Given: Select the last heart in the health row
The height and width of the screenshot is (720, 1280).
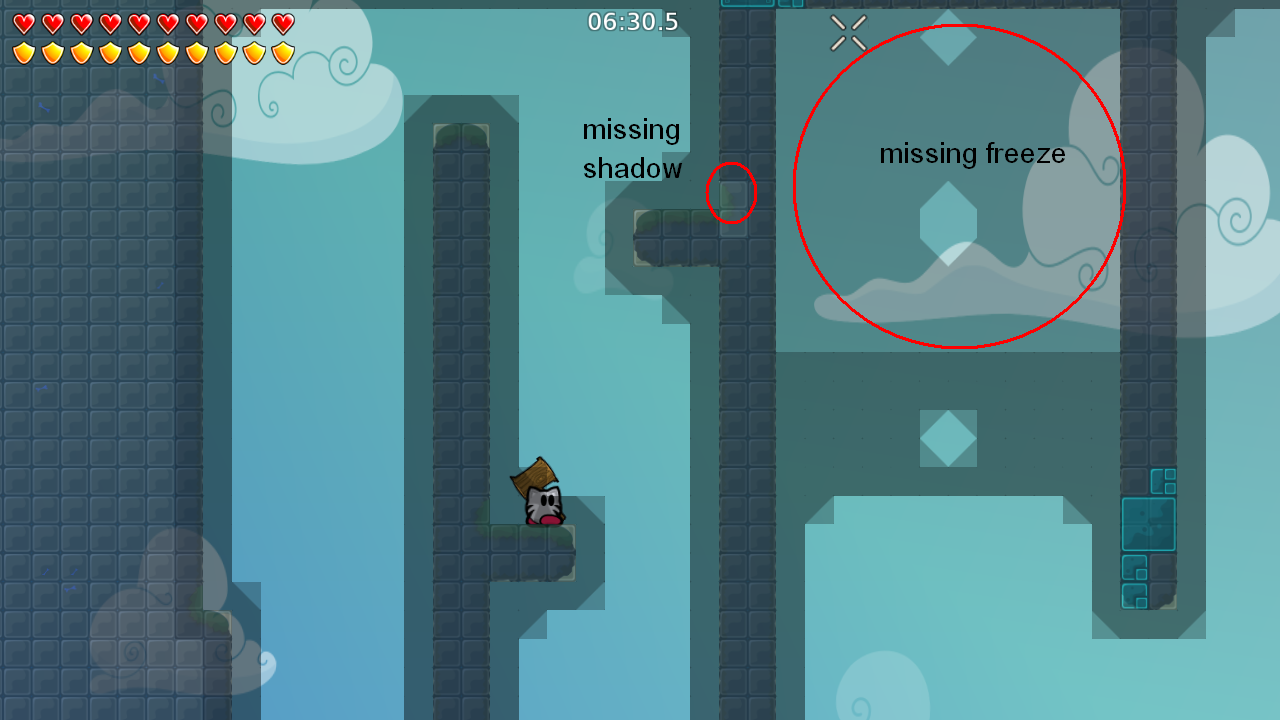Looking at the screenshot, I should [x=285, y=22].
